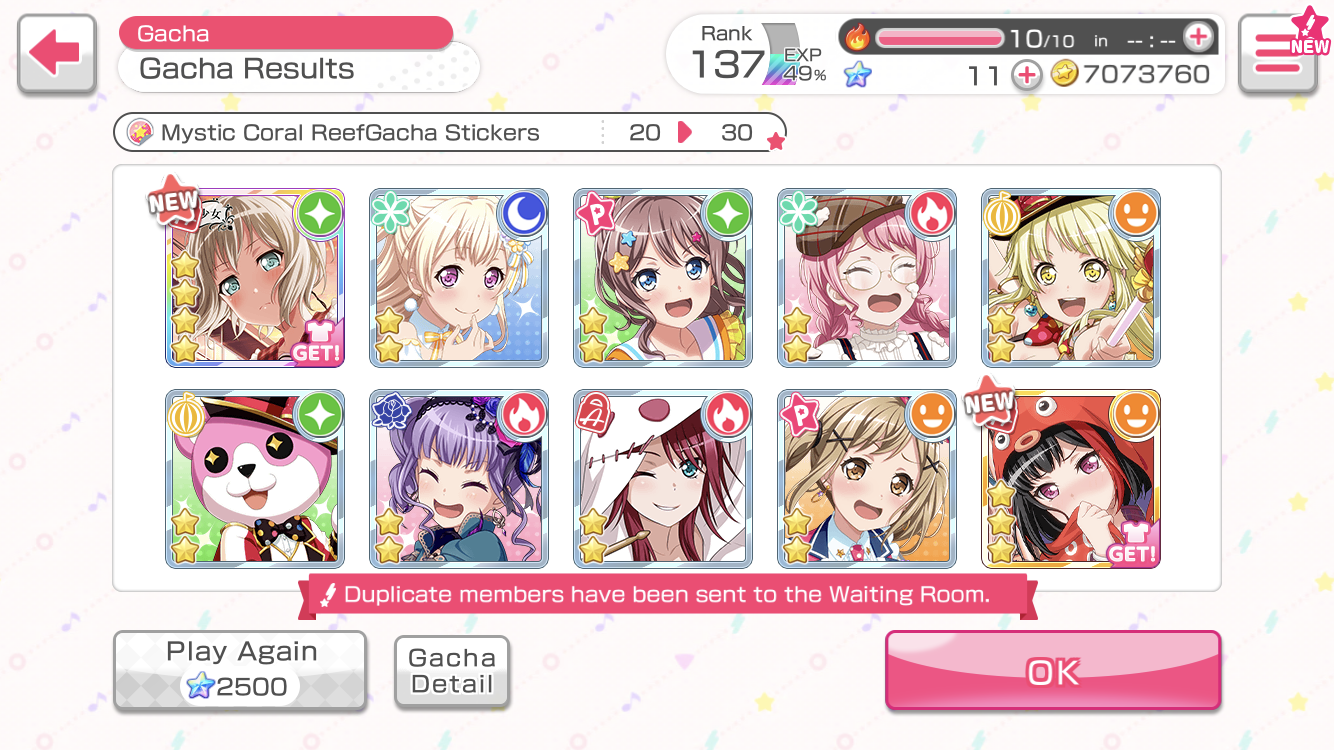The width and height of the screenshot is (1334, 750).
Task: View the purple-haired girl card
Action: [x=459, y=479]
